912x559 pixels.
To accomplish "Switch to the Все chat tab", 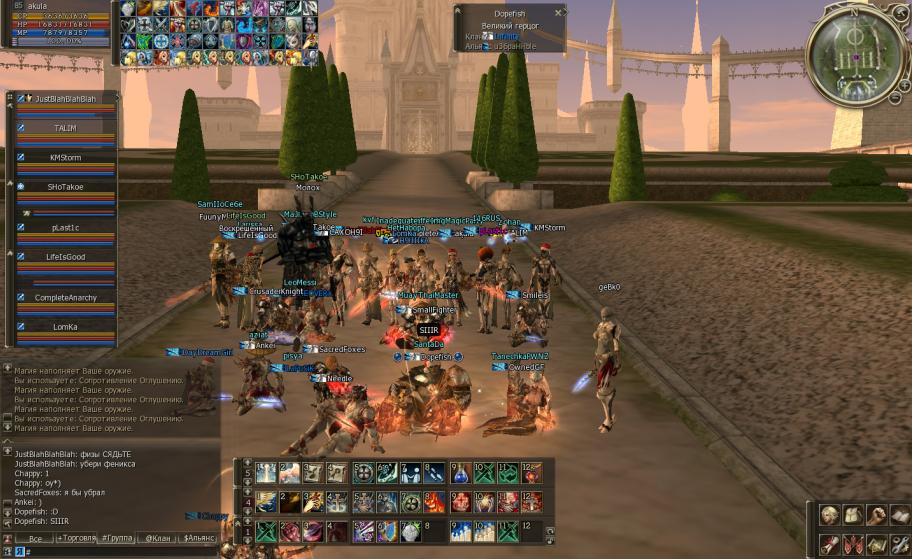I will click(x=34, y=538).
